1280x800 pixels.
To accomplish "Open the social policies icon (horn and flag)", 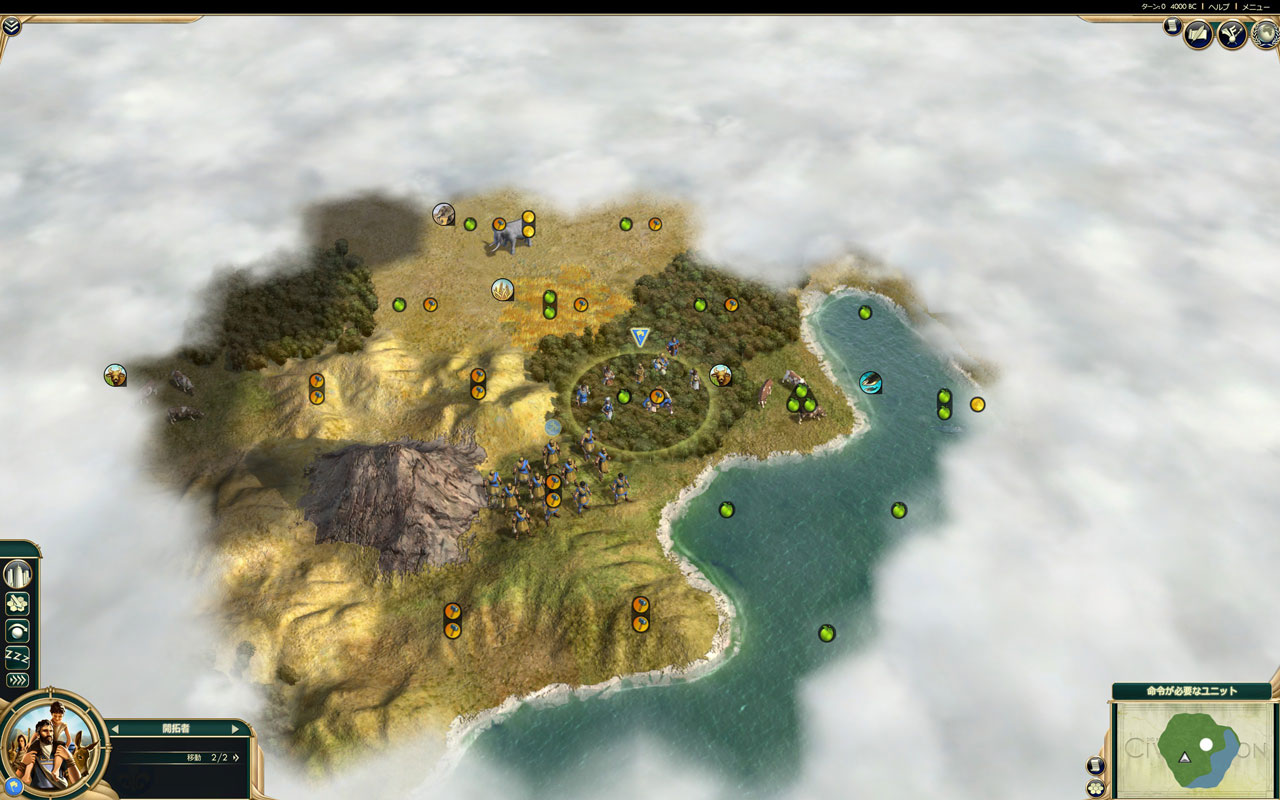I will [x=1232, y=35].
